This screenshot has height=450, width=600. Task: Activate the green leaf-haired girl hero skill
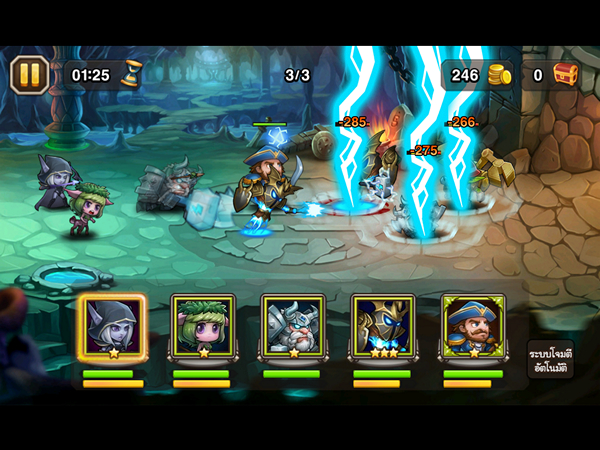(x=202, y=327)
